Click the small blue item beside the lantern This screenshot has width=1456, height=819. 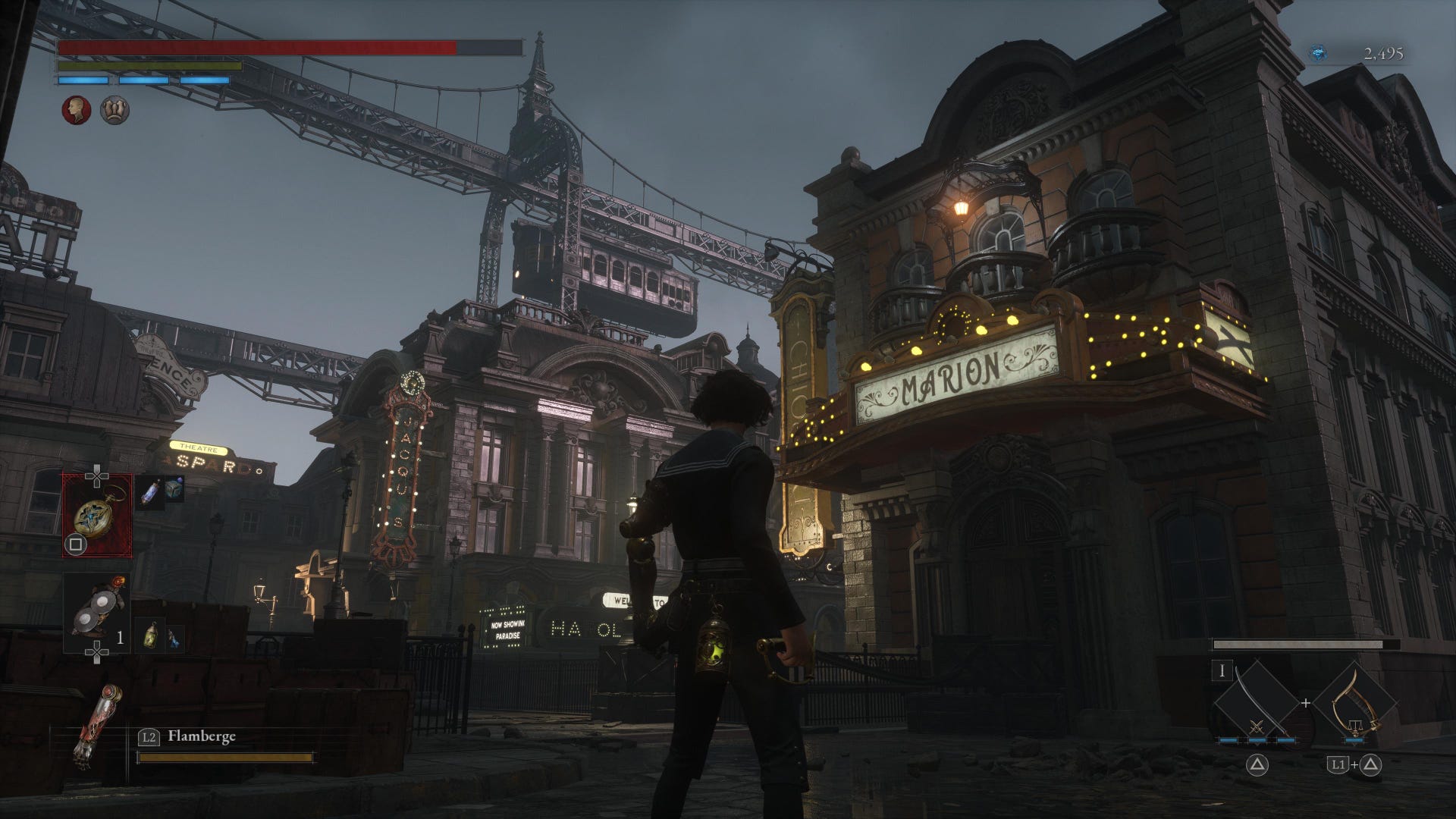point(174,639)
